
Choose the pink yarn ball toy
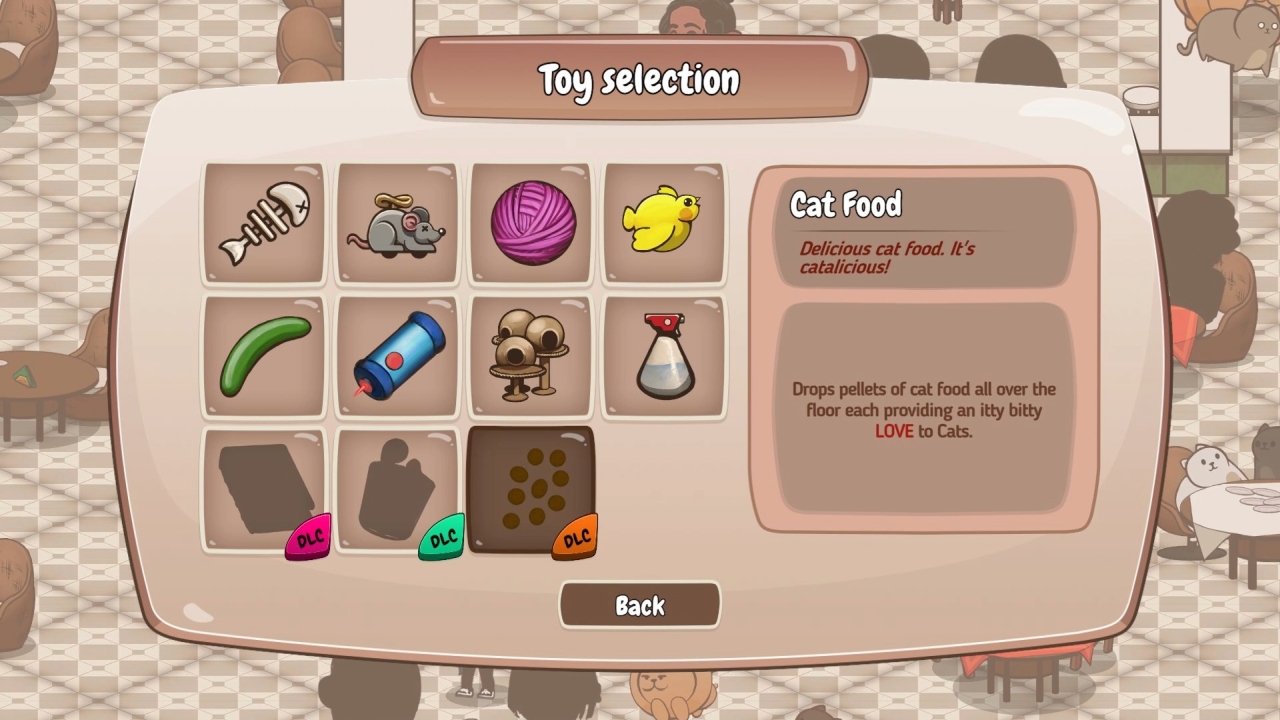(530, 222)
